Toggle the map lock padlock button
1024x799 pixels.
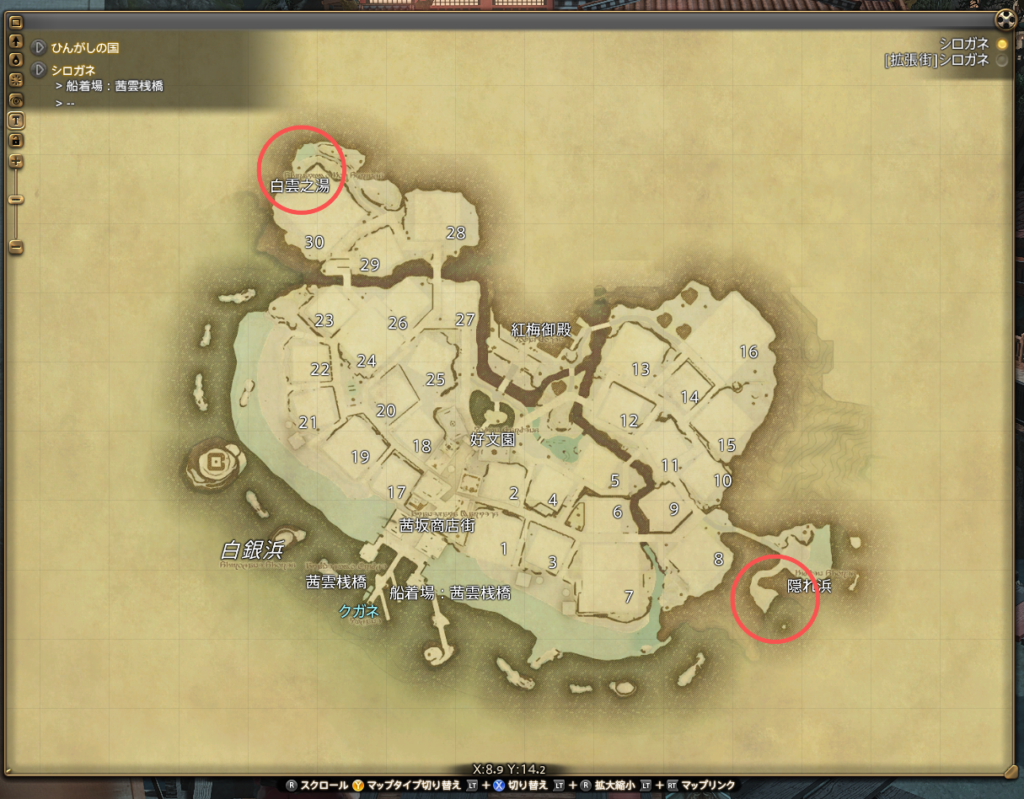pyautogui.click(x=16, y=140)
